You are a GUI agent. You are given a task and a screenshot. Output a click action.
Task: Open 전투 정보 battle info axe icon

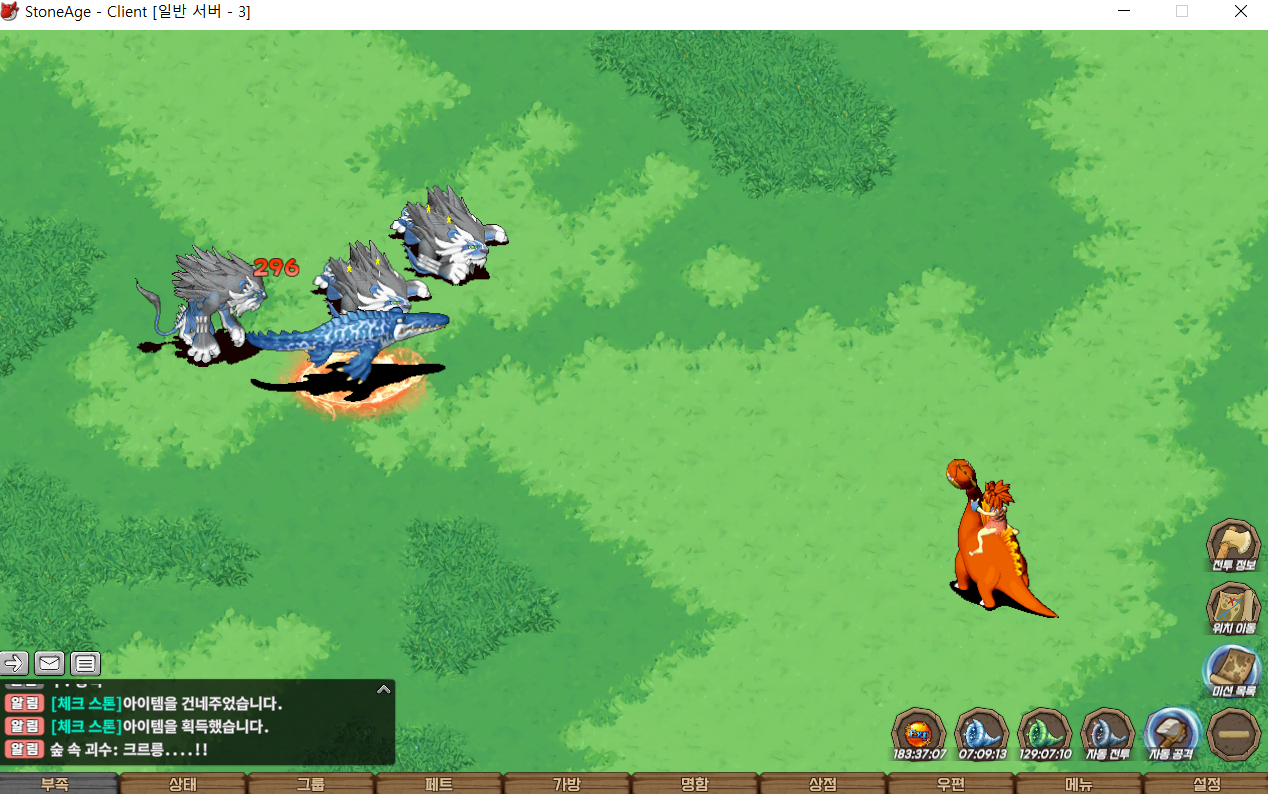click(1233, 544)
